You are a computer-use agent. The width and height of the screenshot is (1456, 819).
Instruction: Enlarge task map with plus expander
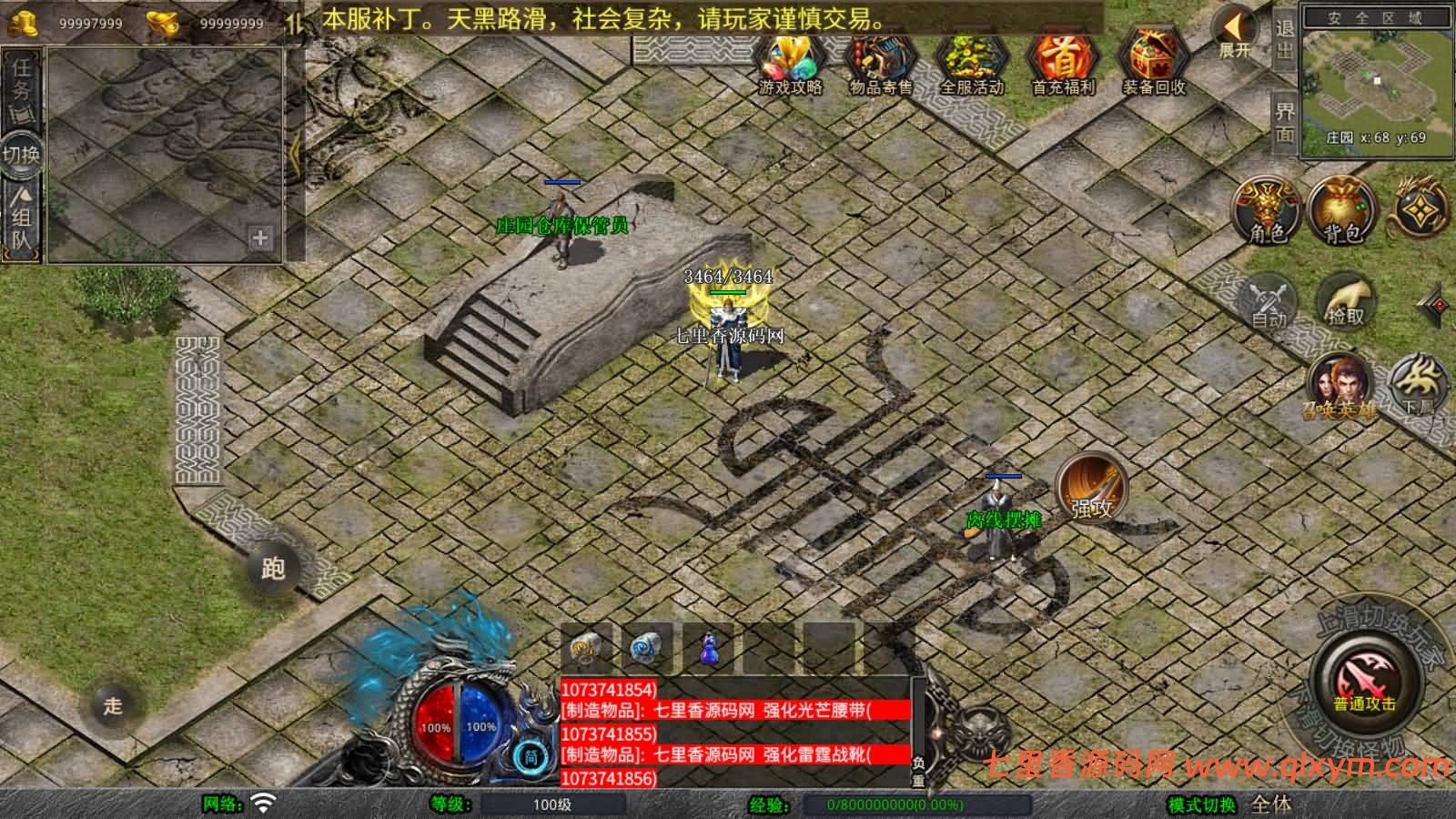[259, 239]
